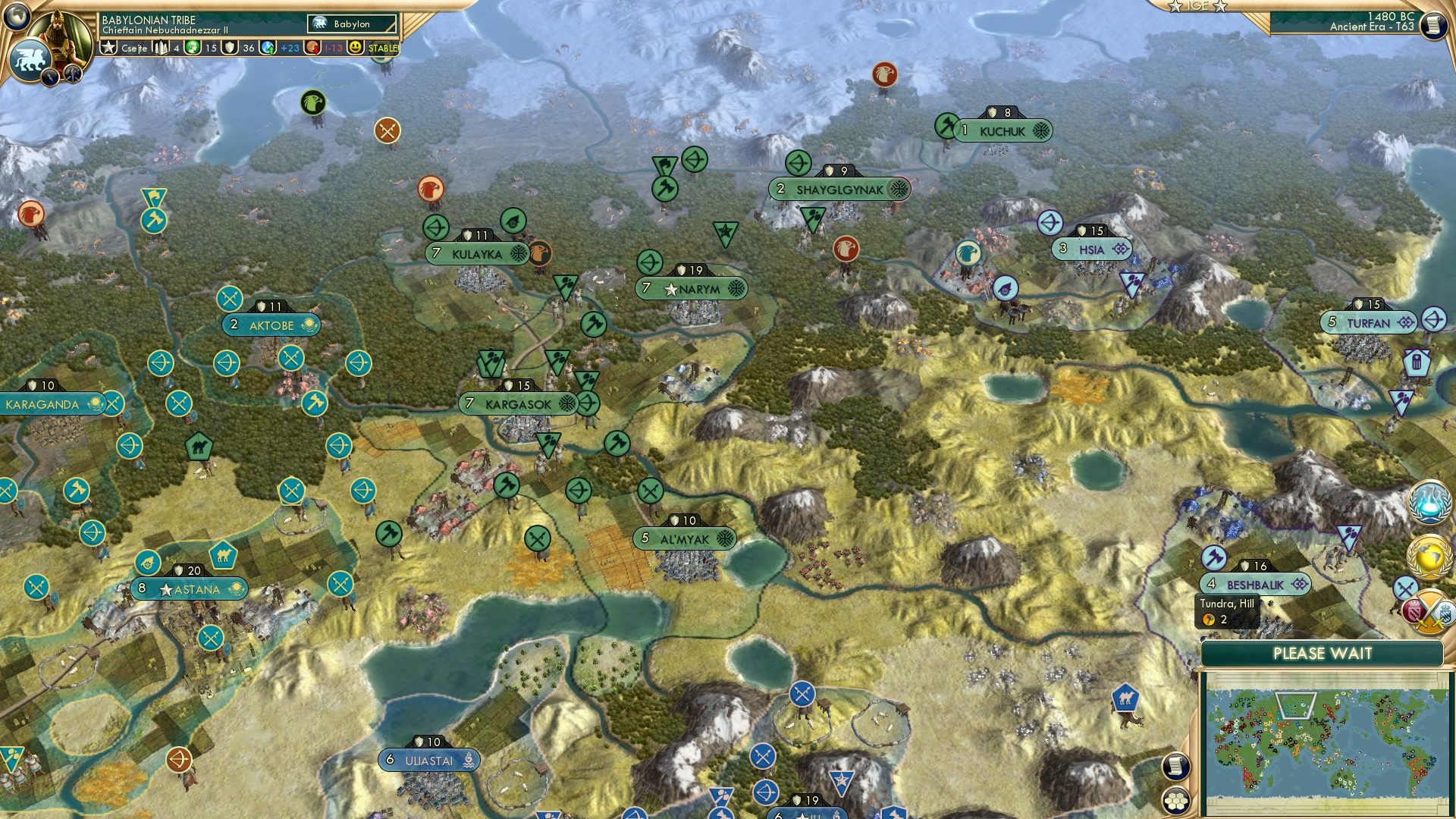The image size is (1456, 819).
Task: Click the green science icon showing +23
Action: [268, 48]
